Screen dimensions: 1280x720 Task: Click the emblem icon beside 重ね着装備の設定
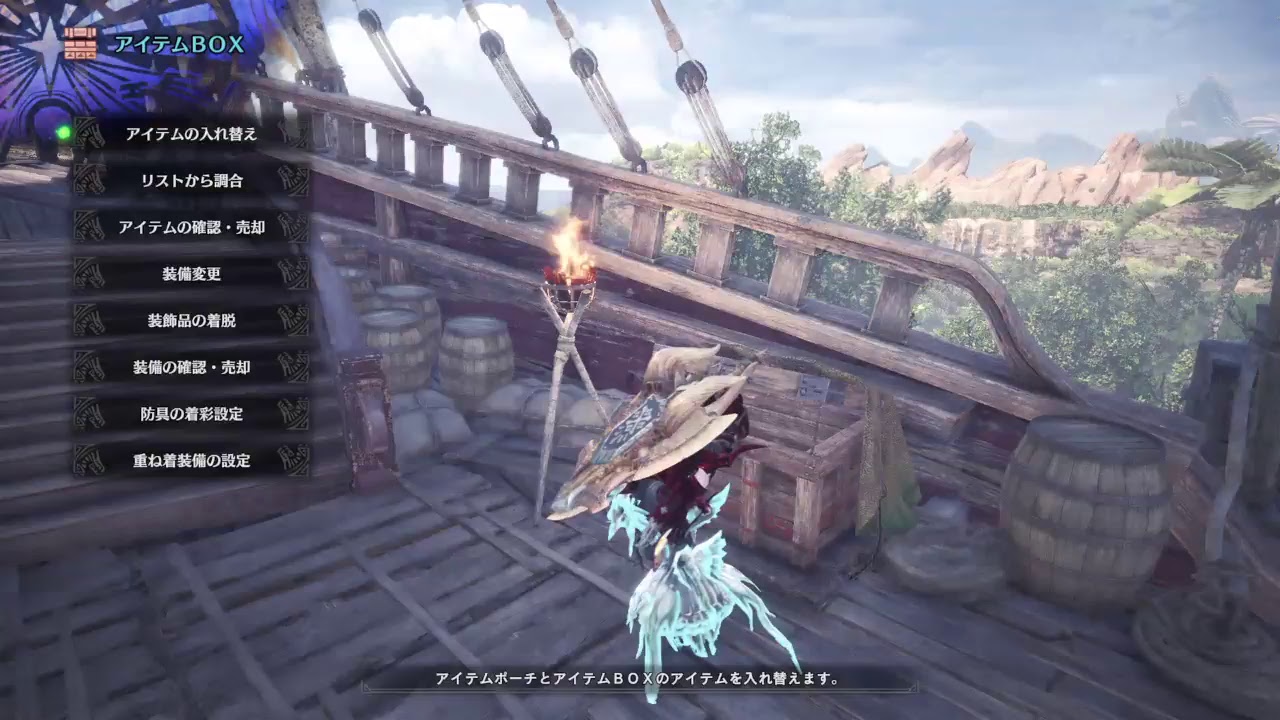point(88,459)
